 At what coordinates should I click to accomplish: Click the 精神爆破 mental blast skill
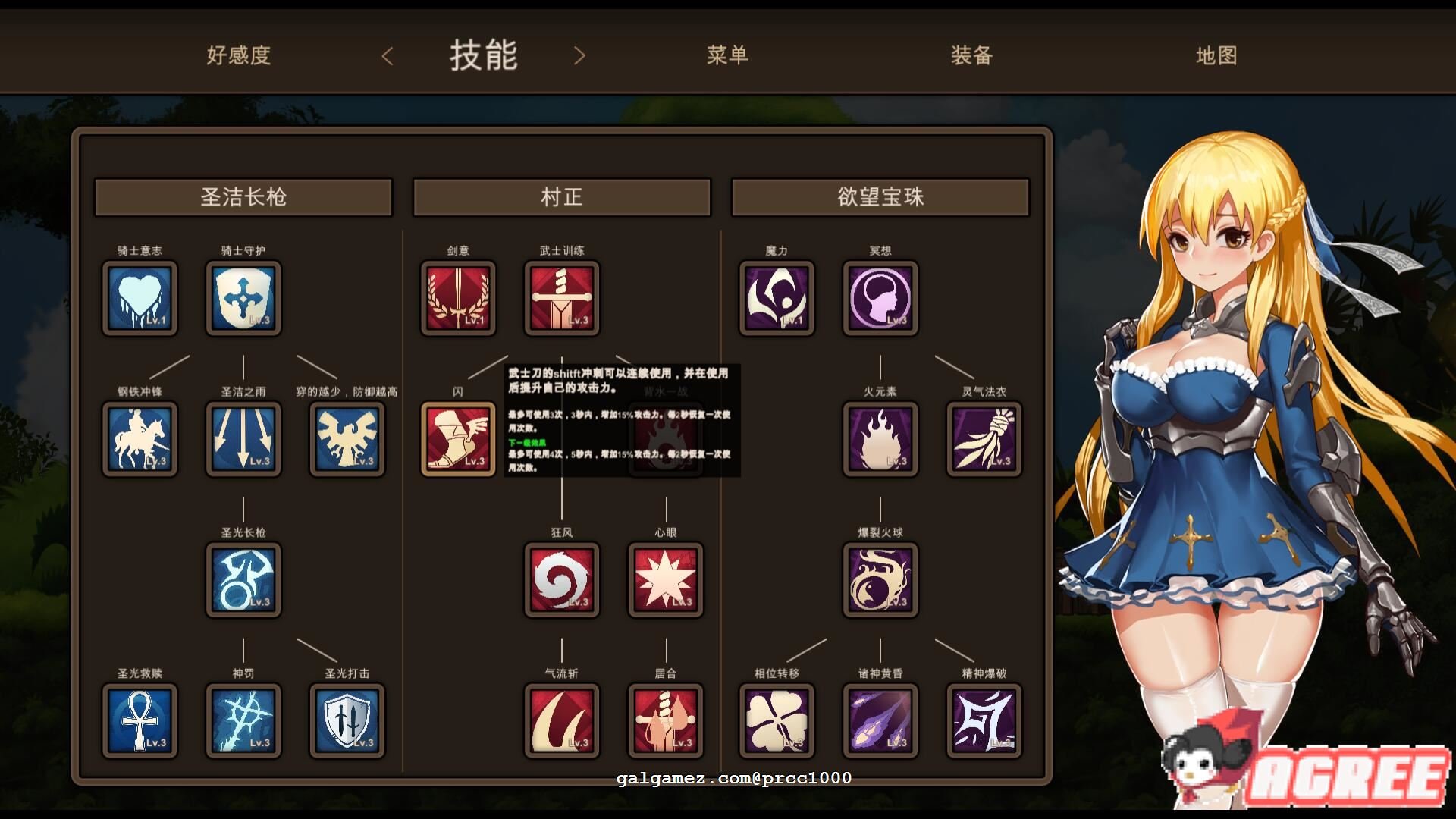click(x=984, y=720)
